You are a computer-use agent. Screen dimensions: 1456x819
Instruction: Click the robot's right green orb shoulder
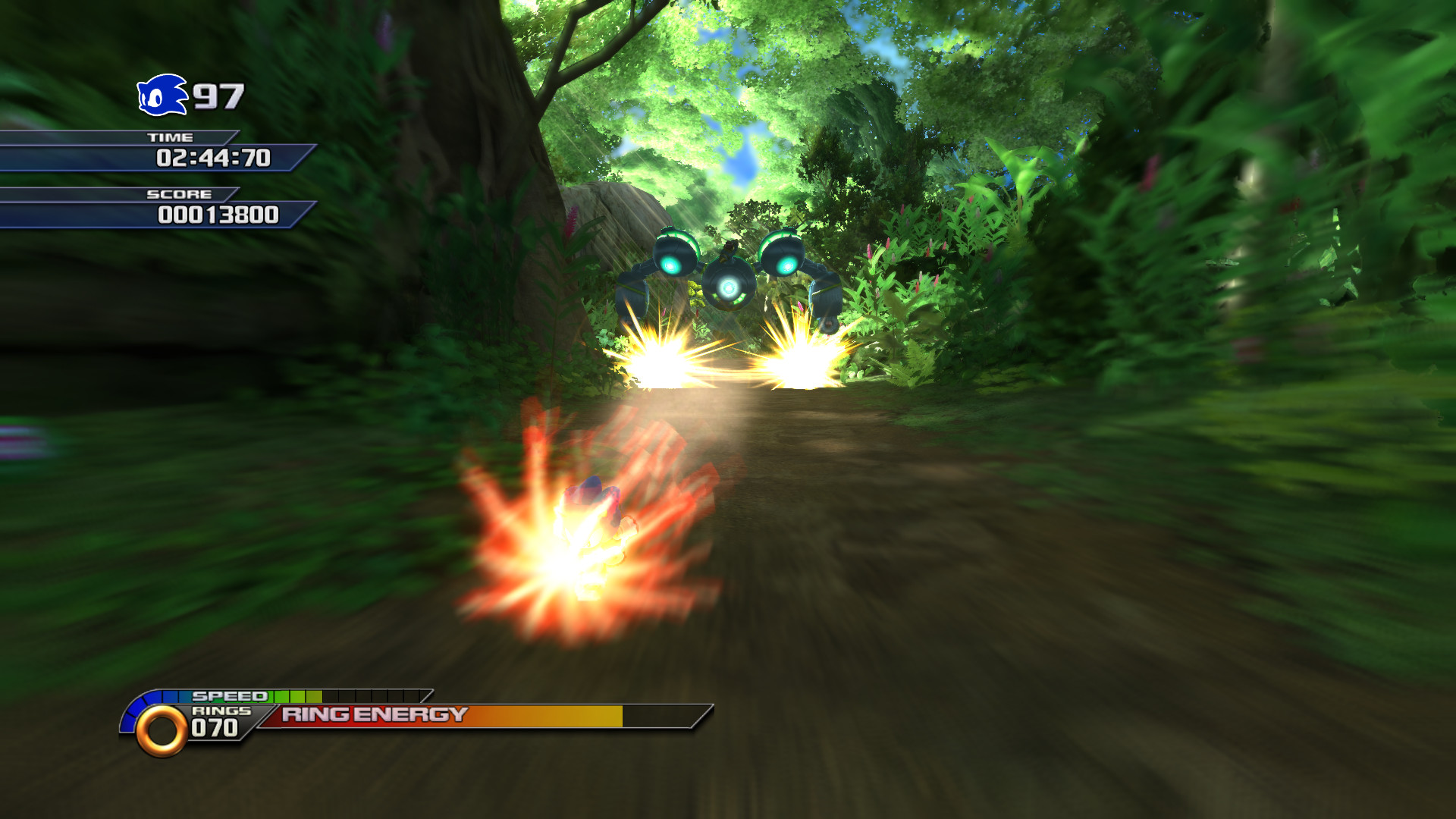[783, 256]
